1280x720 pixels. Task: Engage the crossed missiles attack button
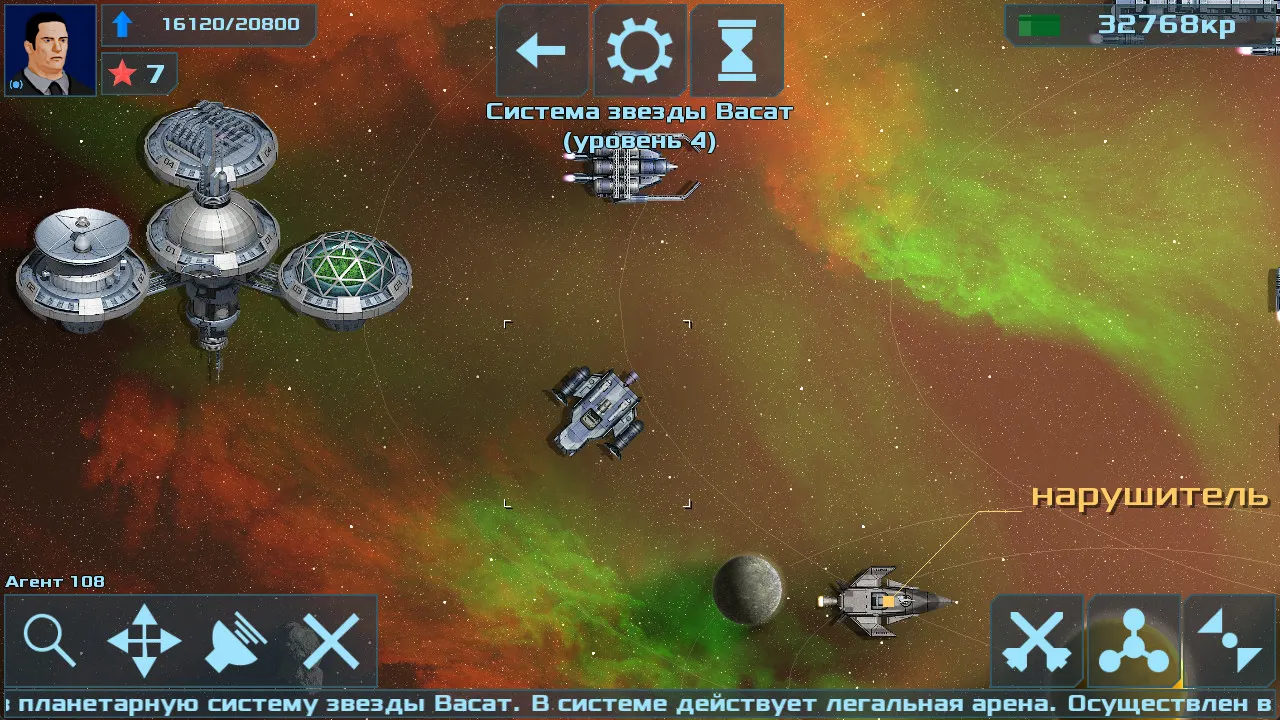click(x=1037, y=641)
